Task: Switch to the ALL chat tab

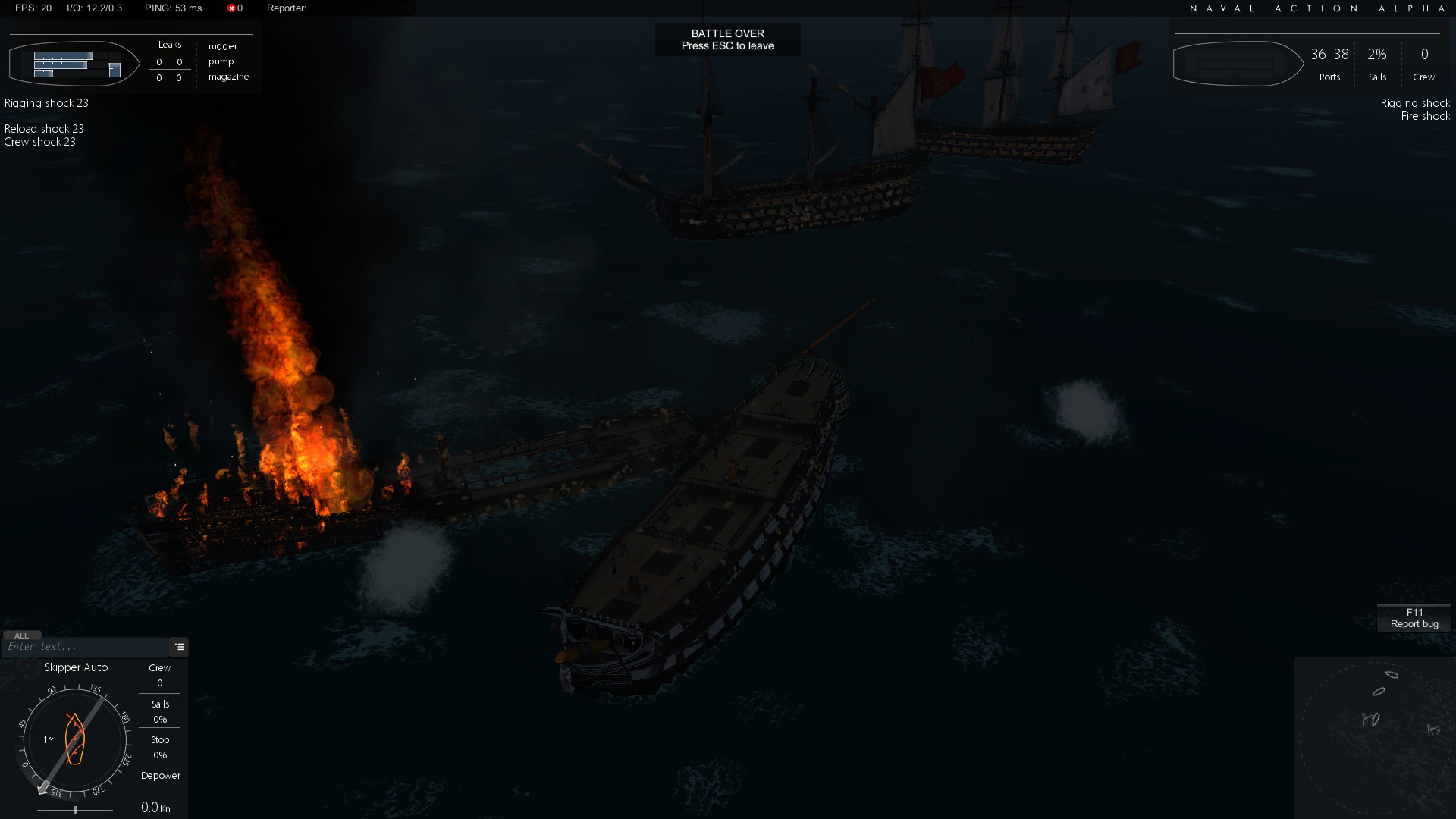Action: pyautogui.click(x=22, y=635)
